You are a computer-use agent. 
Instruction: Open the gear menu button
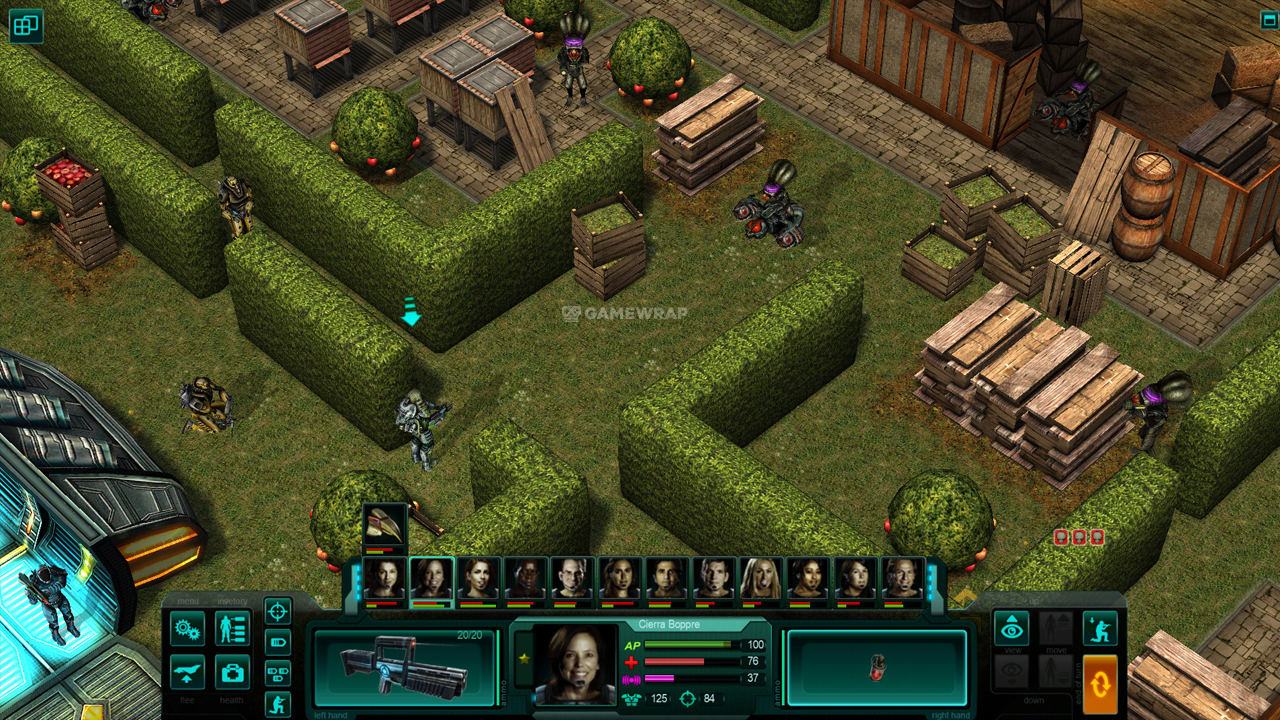pos(187,629)
